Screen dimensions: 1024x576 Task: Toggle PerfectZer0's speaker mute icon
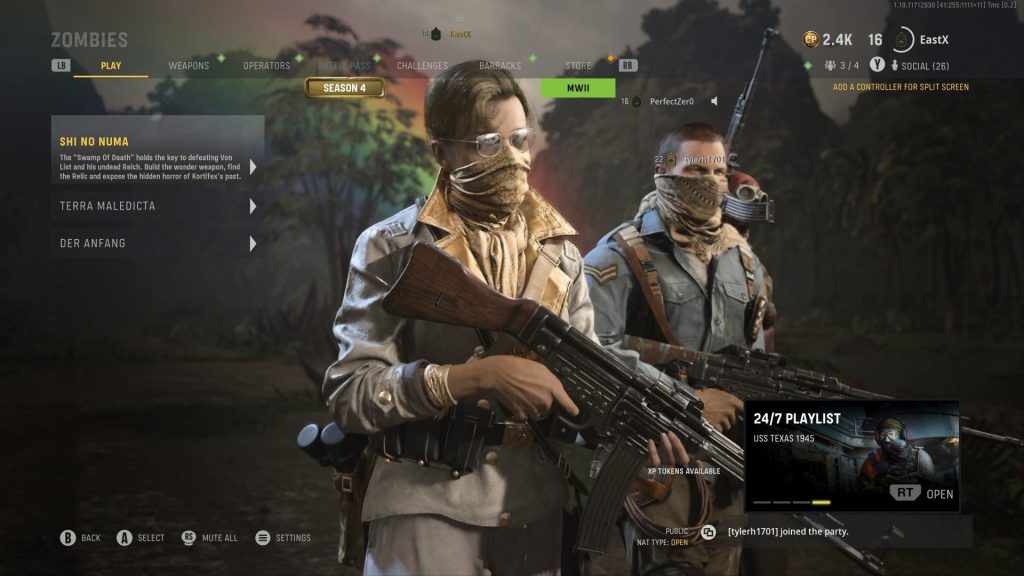[x=715, y=101]
